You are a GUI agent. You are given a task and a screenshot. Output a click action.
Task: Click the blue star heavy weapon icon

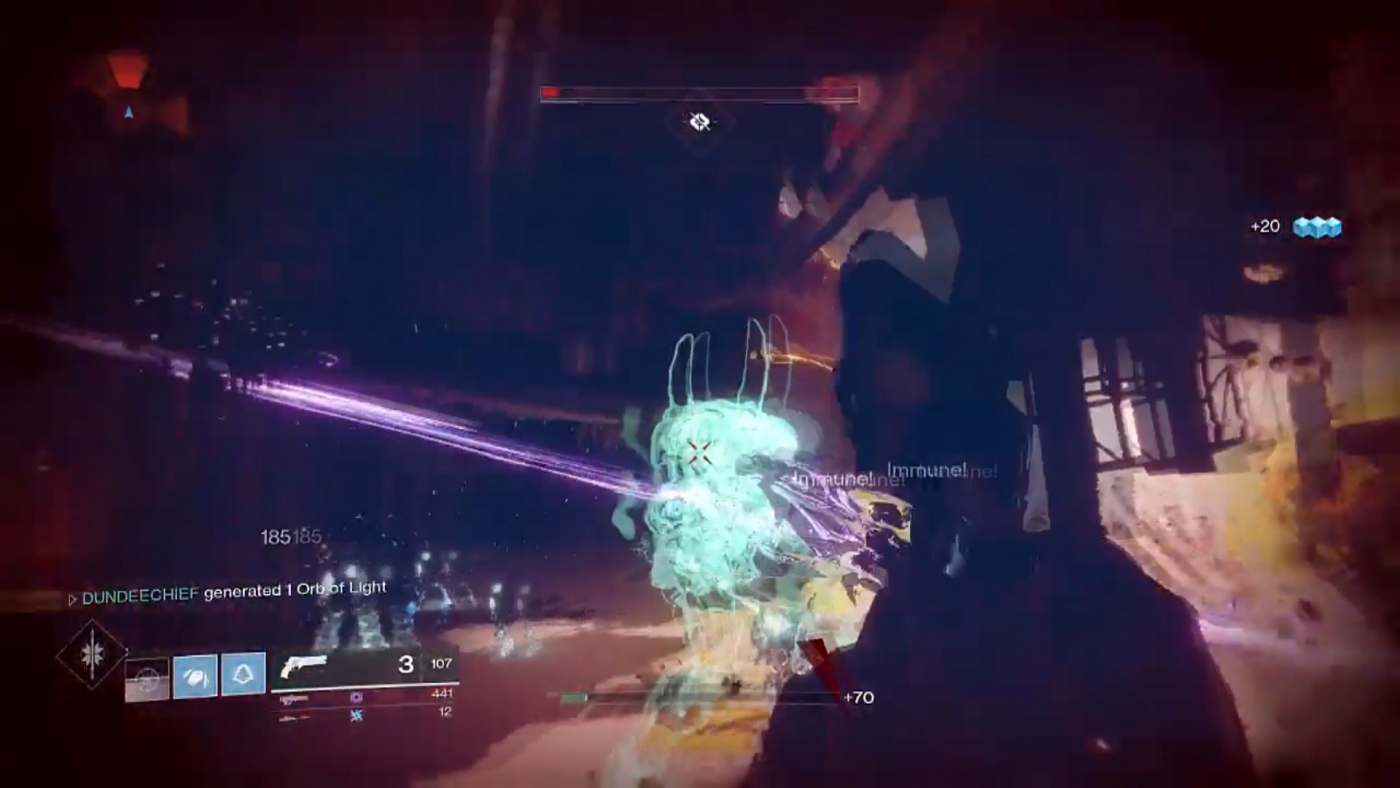[357, 715]
